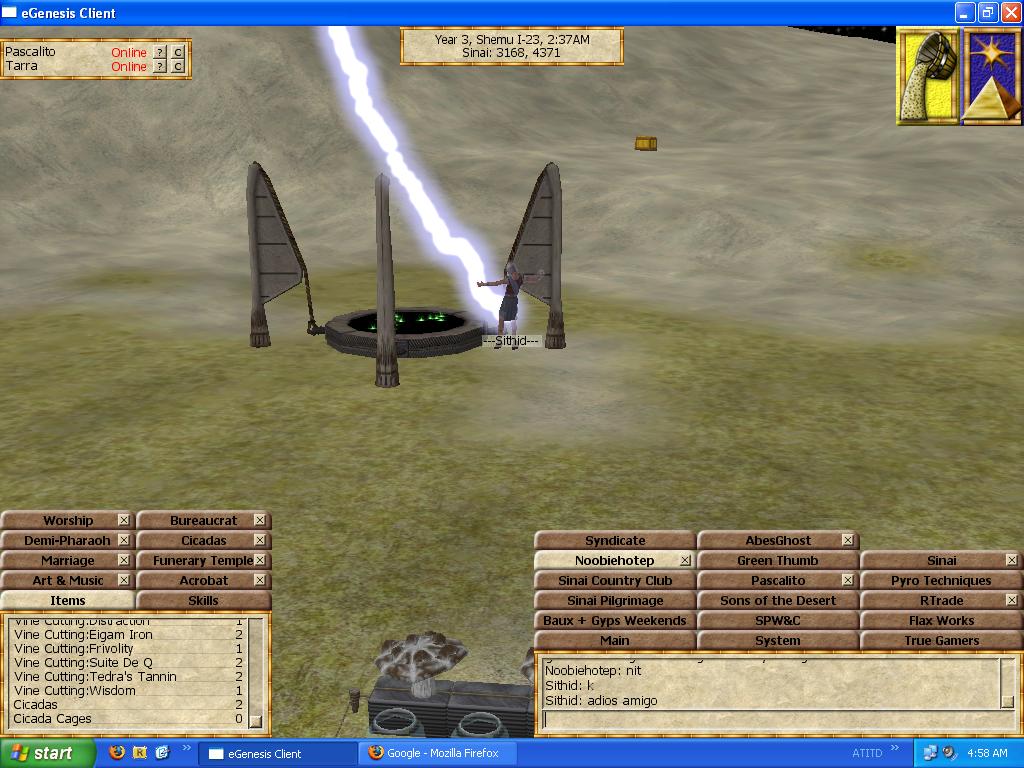The image size is (1024, 768).
Task: Open the Pyro Techniques chat tab
Action: coord(940,580)
